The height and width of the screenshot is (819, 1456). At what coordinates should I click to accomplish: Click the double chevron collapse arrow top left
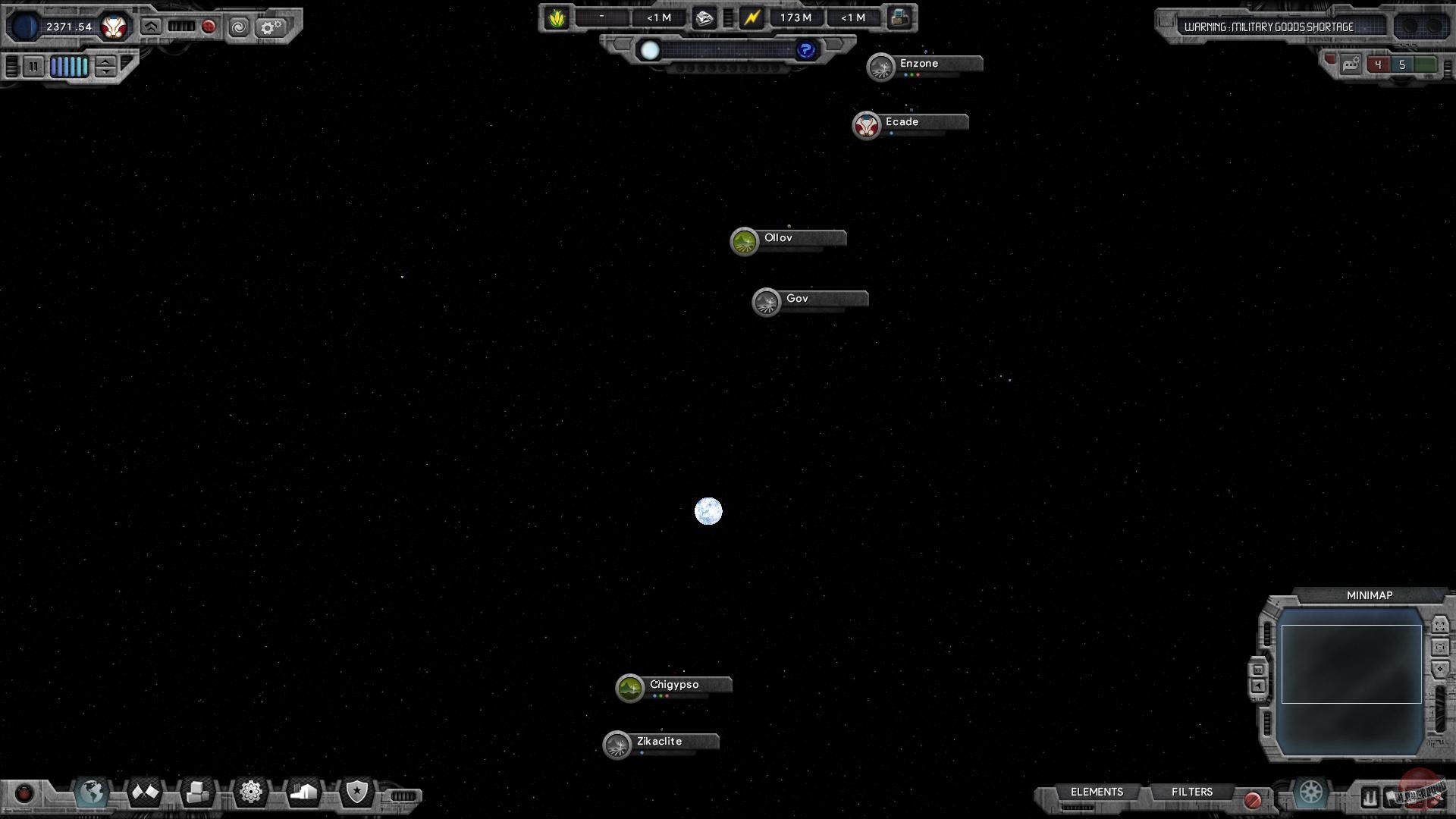[152, 27]
